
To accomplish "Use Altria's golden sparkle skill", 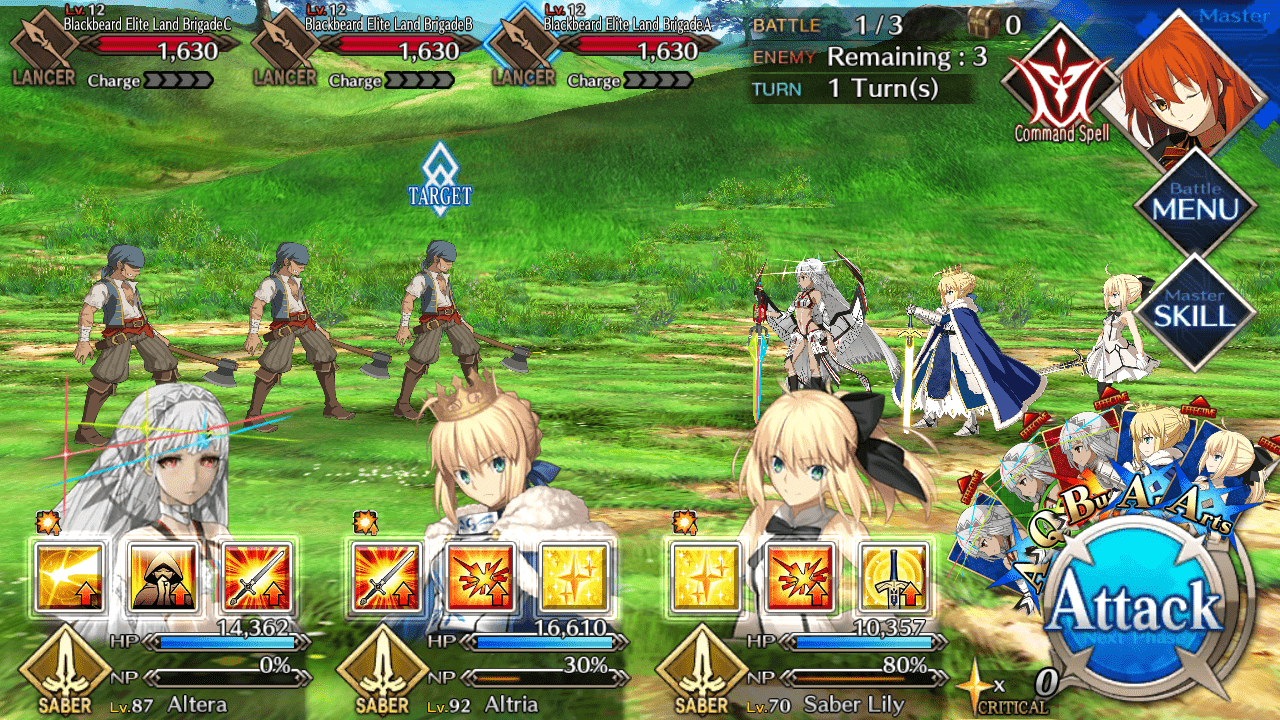I will pyautogui.click(x=574, y=578).
